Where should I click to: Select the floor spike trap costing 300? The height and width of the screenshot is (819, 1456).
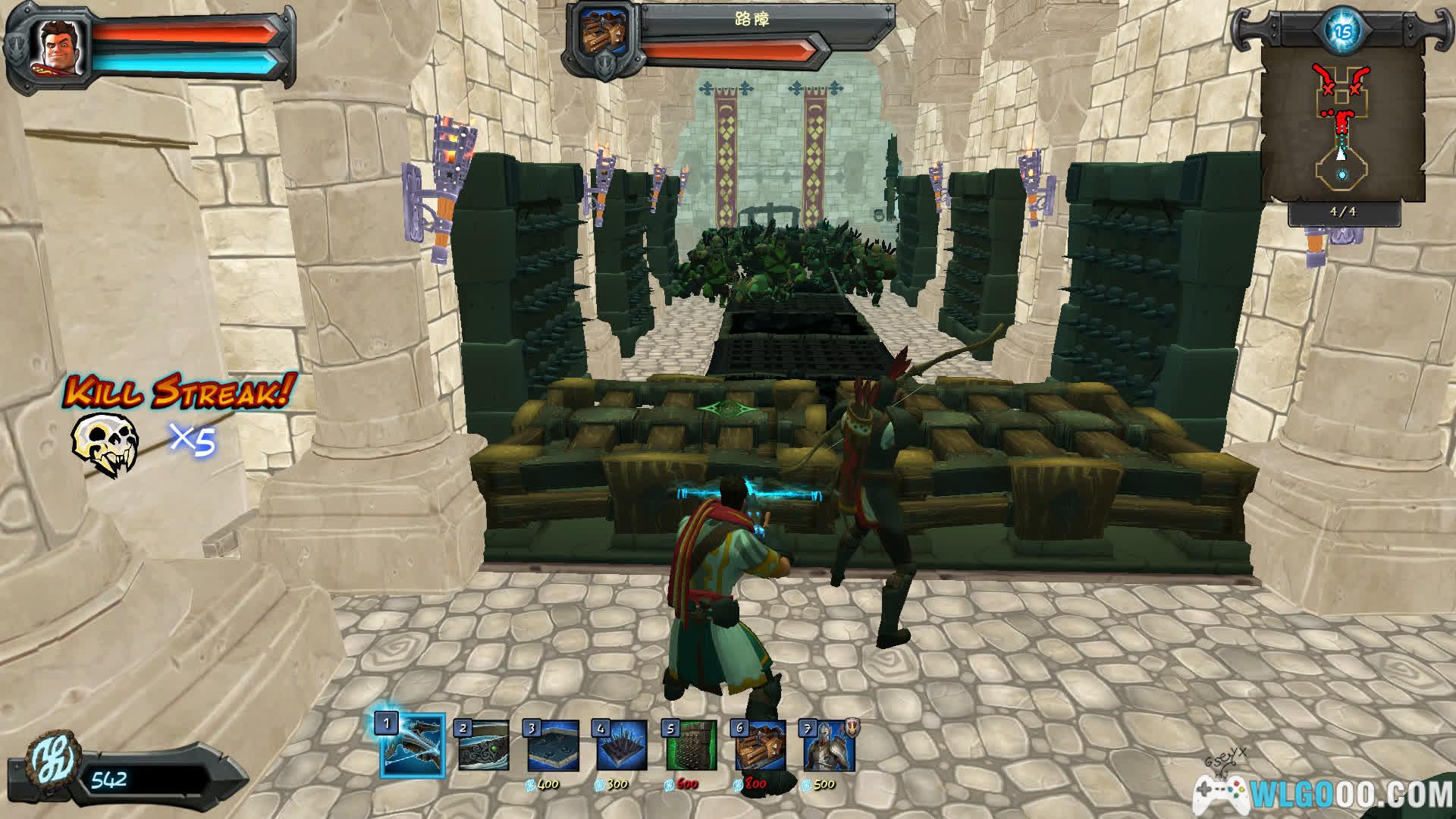coord(622,747)
